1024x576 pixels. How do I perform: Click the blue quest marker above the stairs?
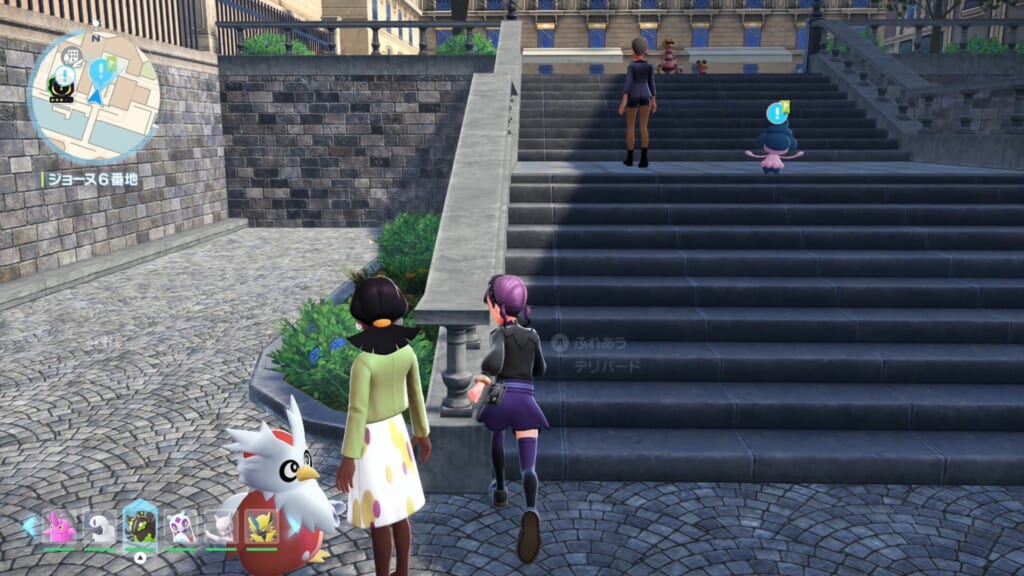776,113
